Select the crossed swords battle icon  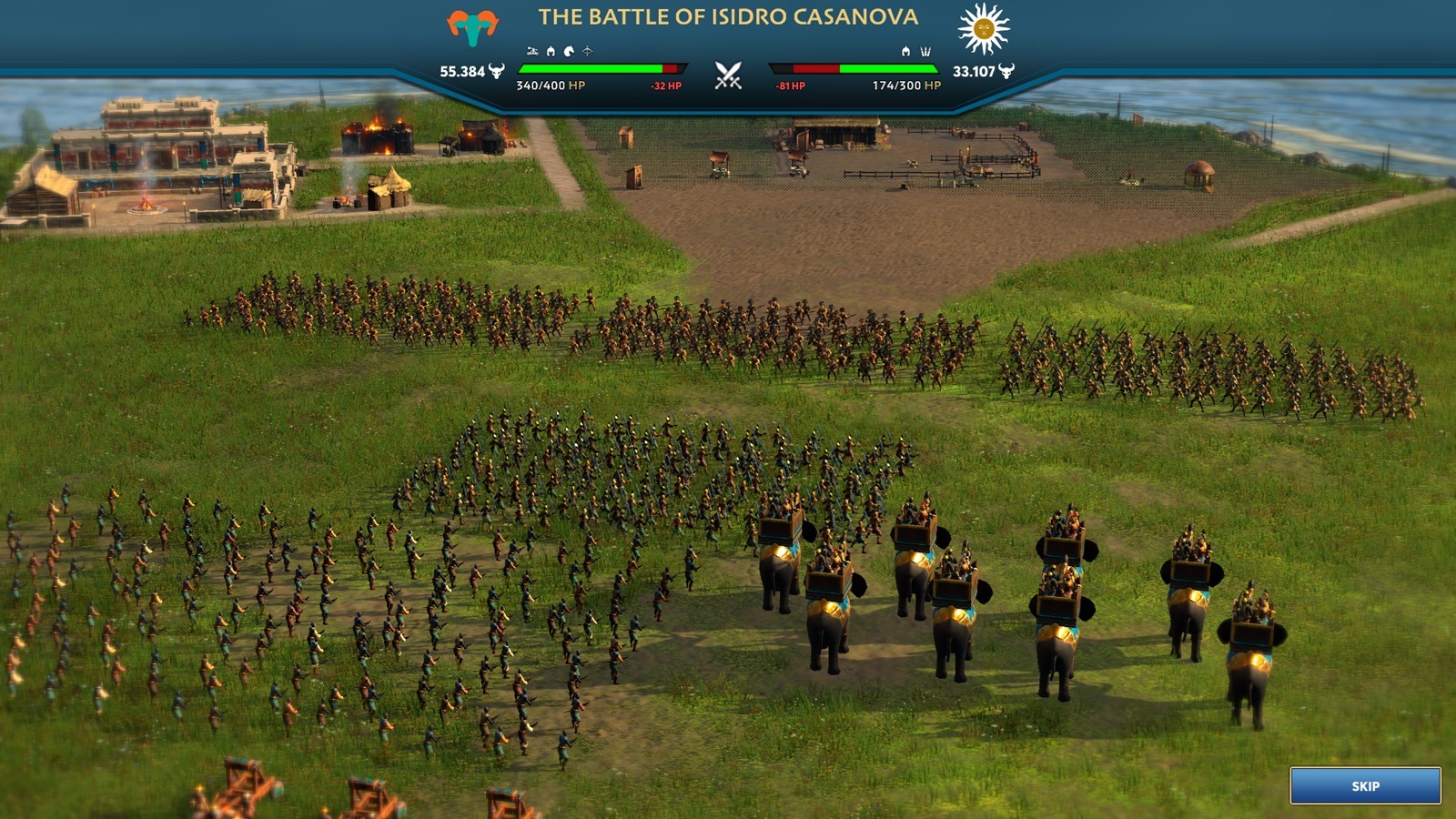(728, 75)
